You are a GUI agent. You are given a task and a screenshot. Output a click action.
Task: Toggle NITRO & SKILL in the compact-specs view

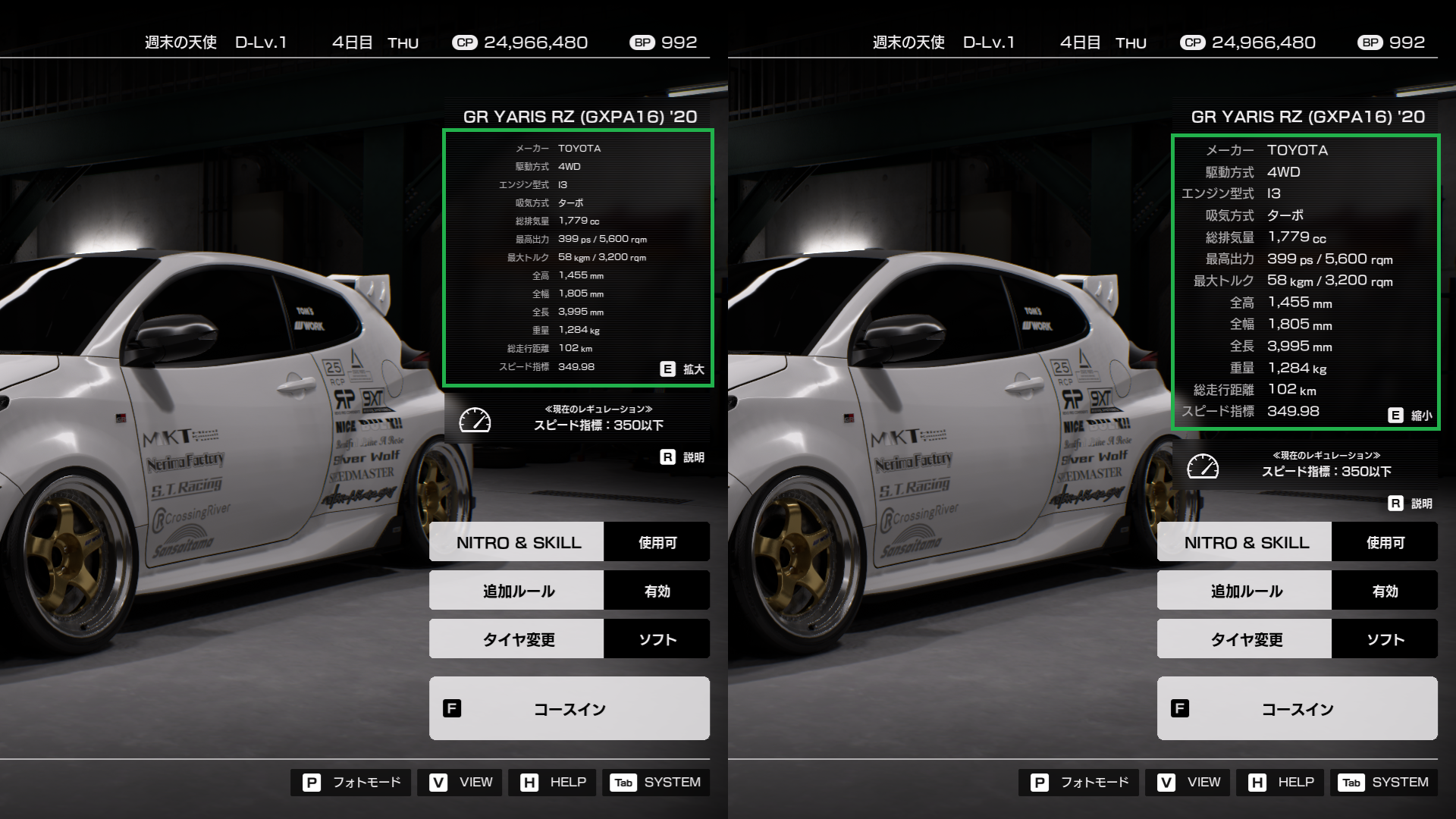point(569,542)
